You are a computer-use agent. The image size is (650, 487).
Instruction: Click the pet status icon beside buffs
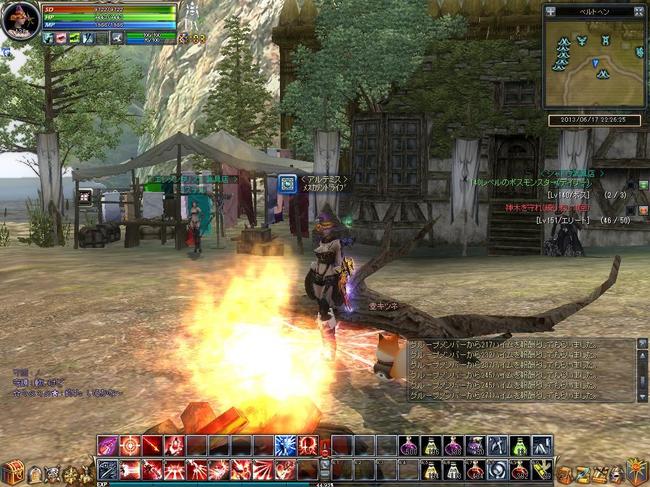click(118, 38)
